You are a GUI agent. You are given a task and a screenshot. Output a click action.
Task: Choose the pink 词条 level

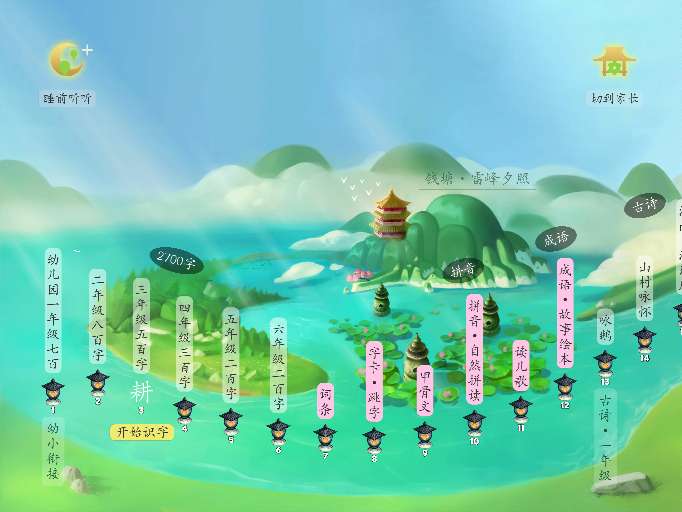(x=325, y=401)
